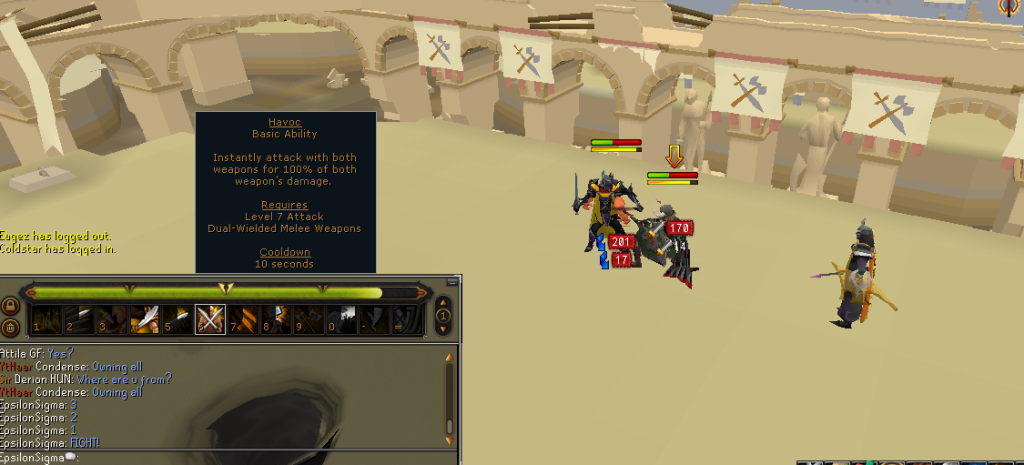Activate the Havoc crossed-swords ability
This screenshot has width=1024, height=465.
click(x=210, y=319)
